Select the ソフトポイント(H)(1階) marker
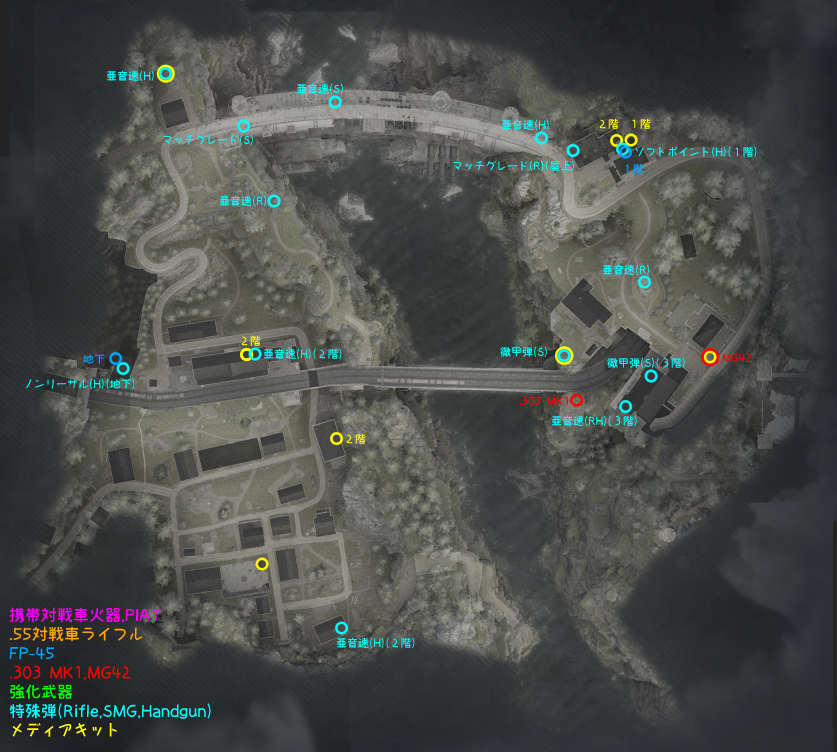Screen dimensions: 837x752 pyautogui.click(x=625, y=151)
